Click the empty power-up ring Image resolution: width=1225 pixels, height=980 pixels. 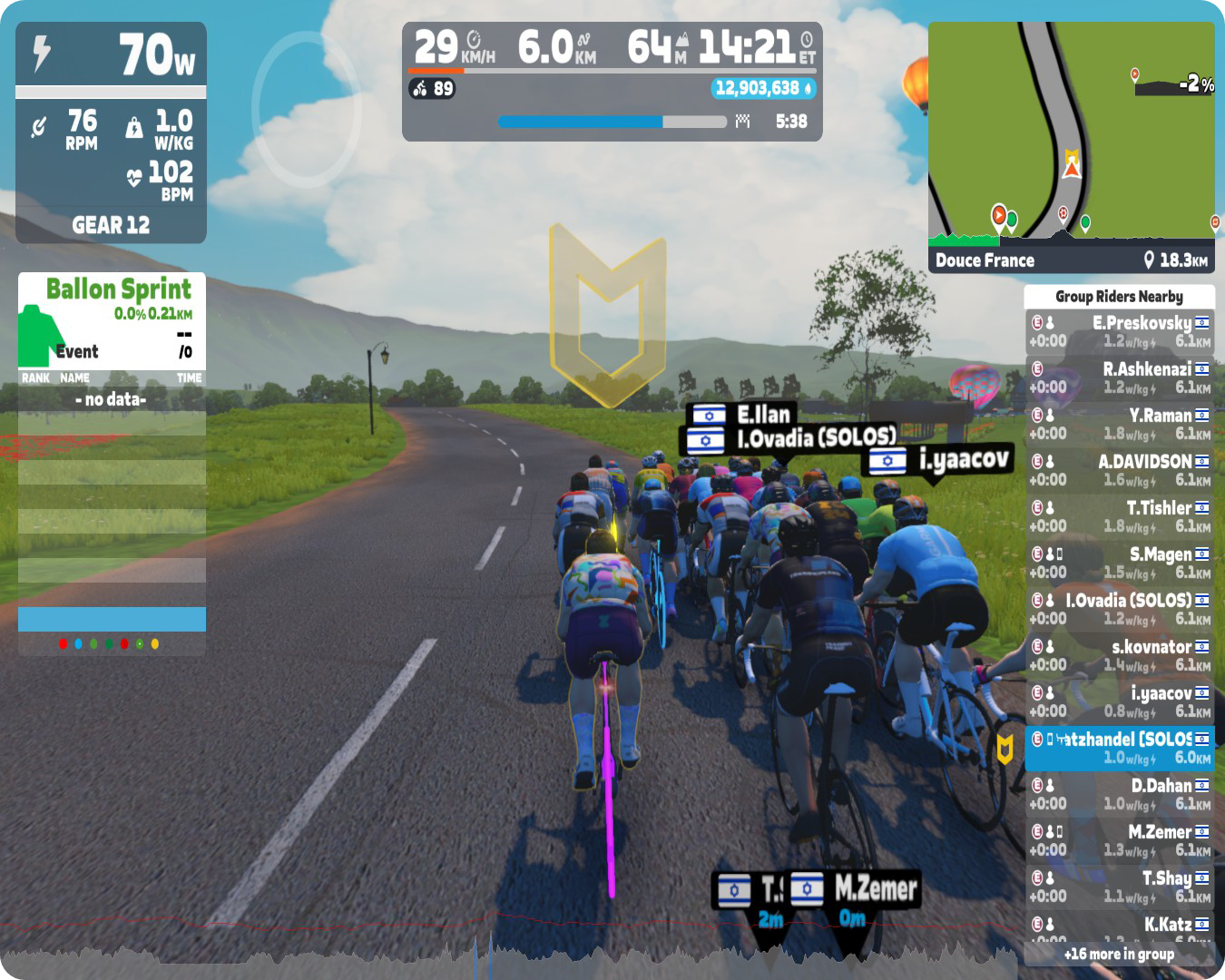[x=306, y=107]
